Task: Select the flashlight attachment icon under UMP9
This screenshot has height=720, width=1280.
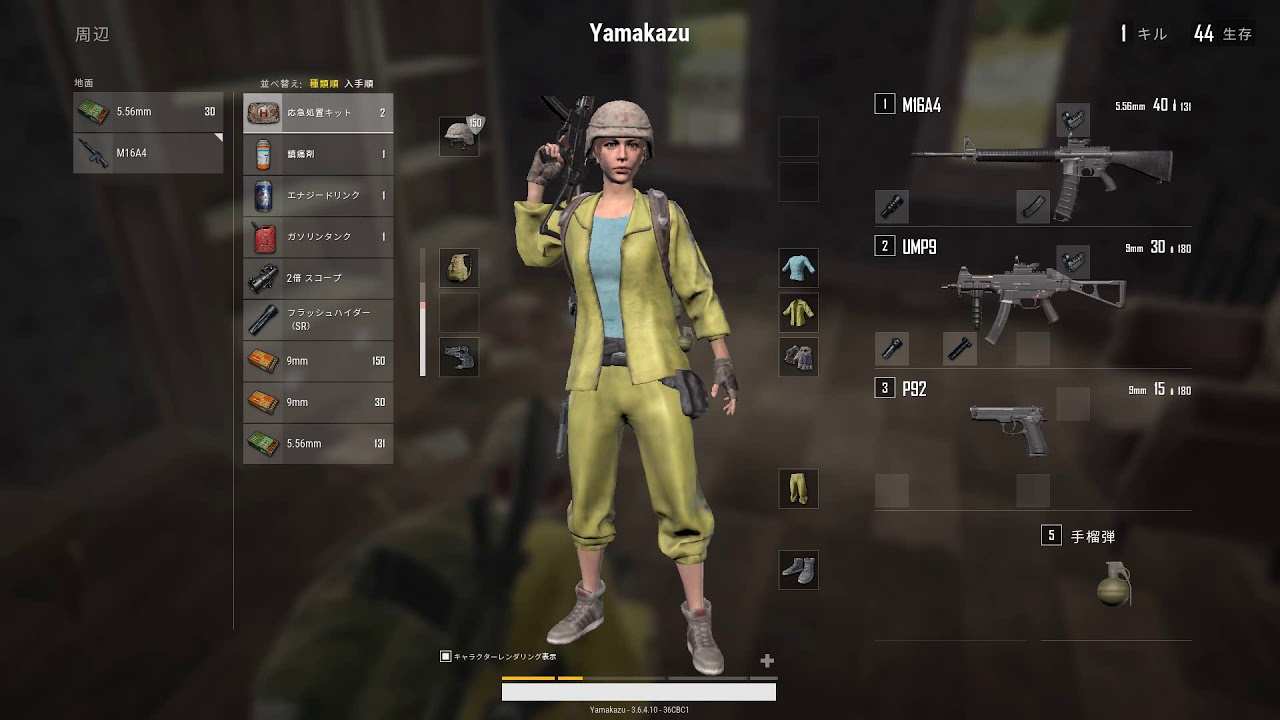Action: tap(891, 348)
